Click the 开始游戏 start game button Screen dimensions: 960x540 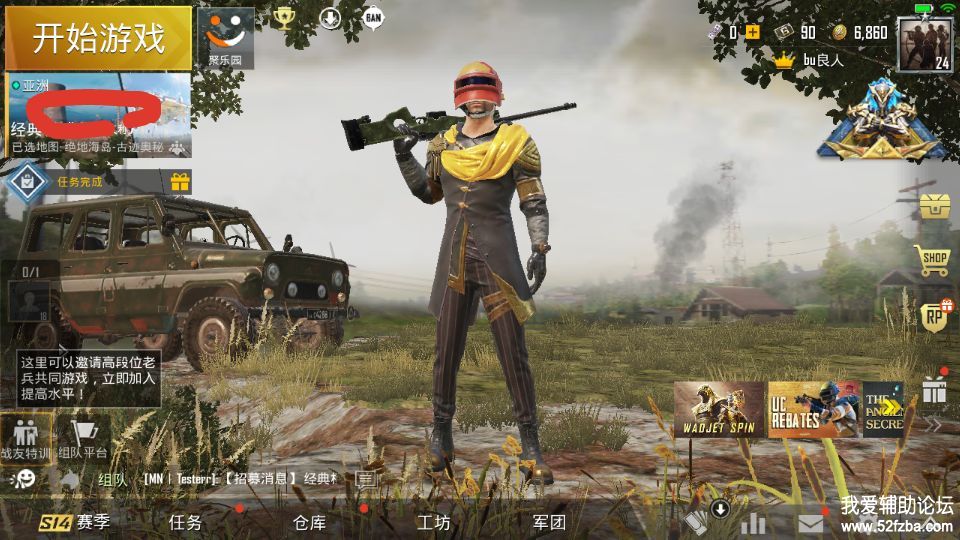tap(98, 38)
